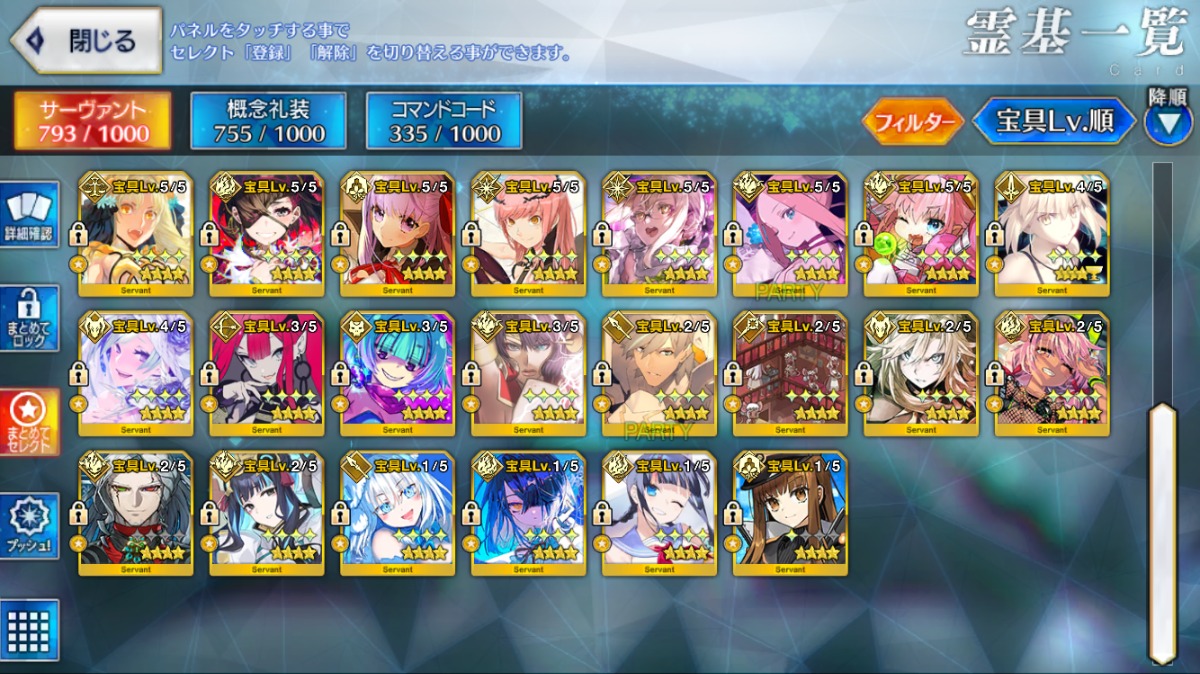Open the 概念礼装 tab
This screenshot has width=1200, height=674.
pos(268,121)
